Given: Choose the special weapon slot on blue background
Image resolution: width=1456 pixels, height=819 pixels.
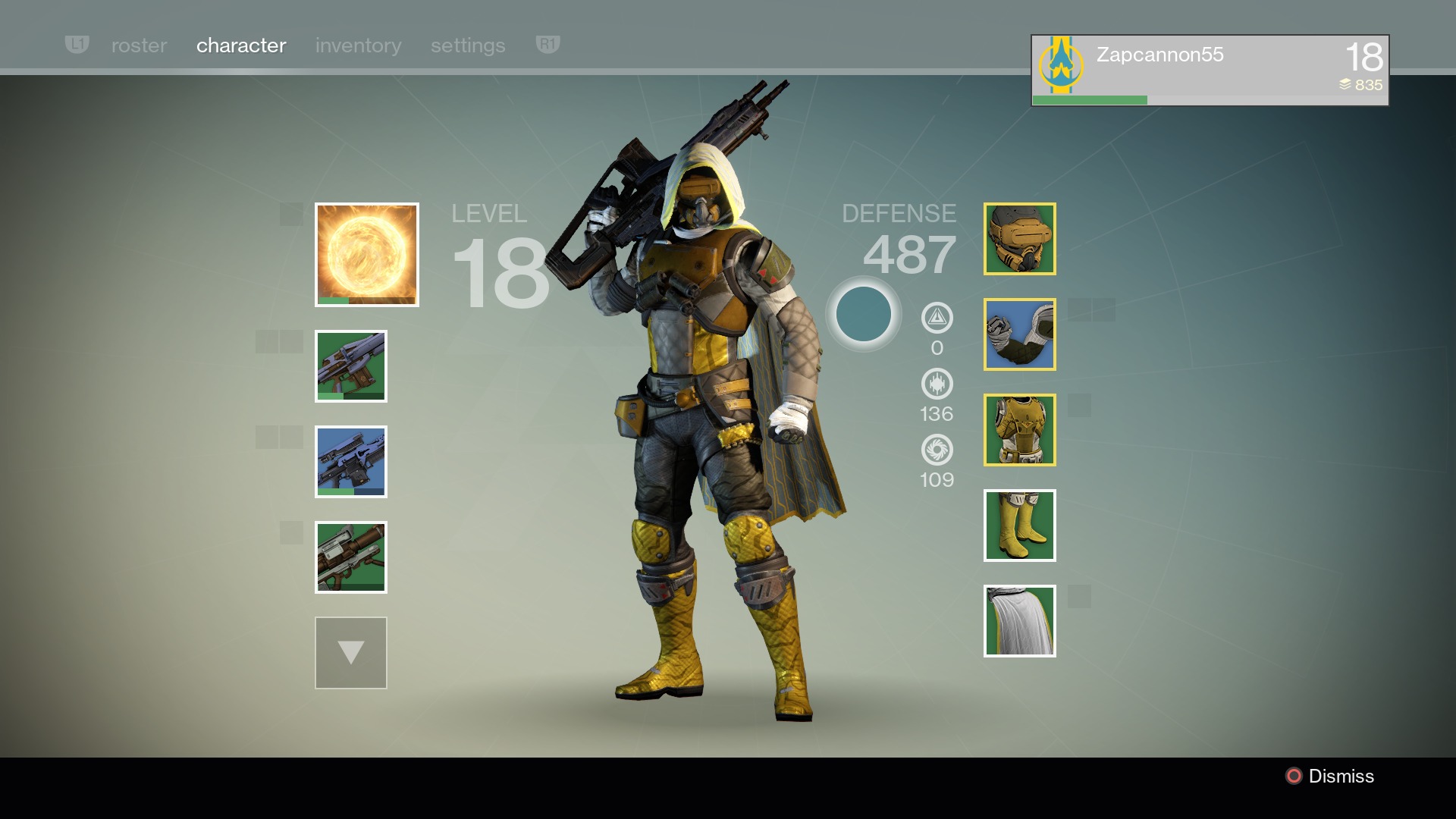Looking at the screenshot, I should pos(351,462).
